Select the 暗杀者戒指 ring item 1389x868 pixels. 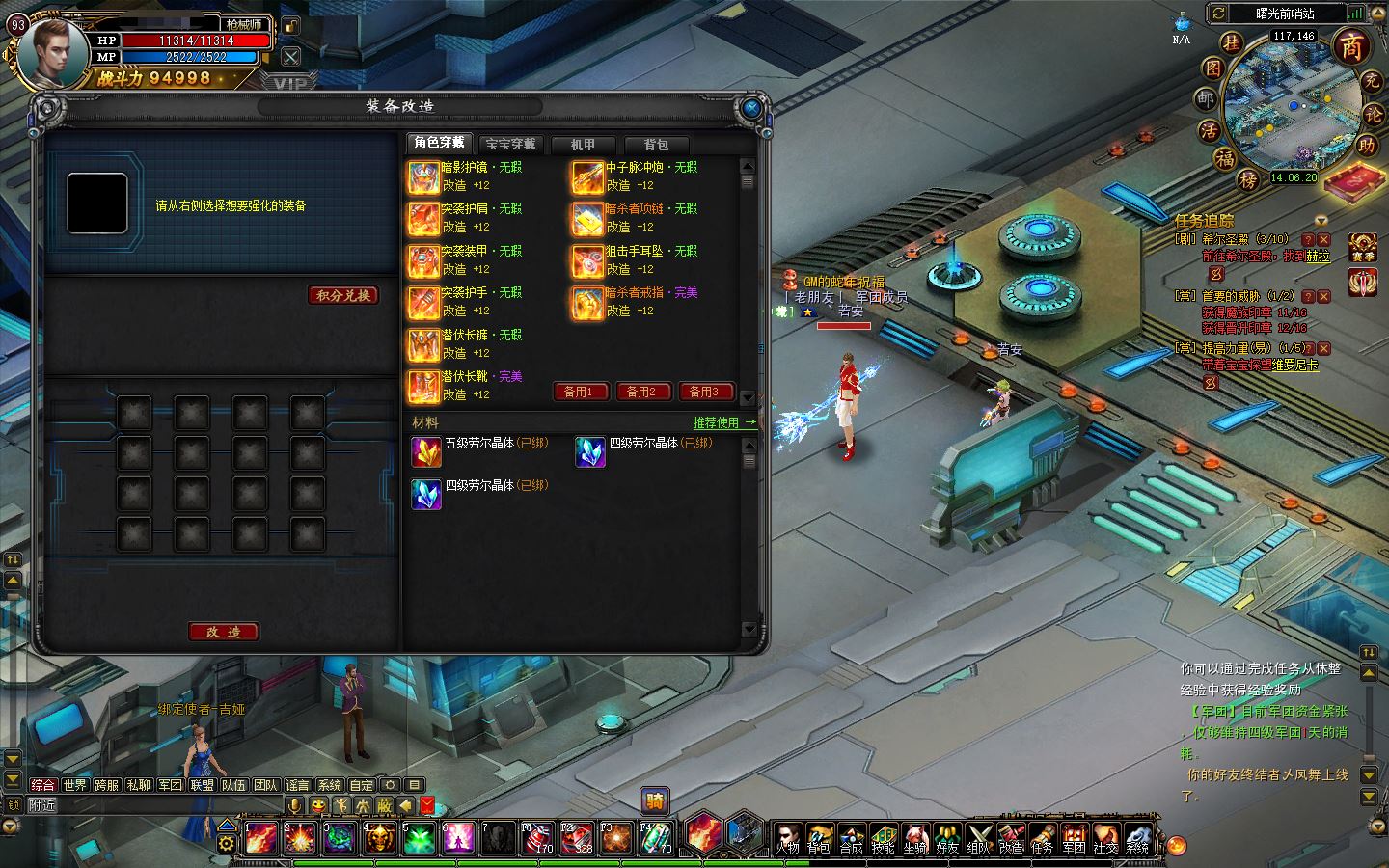tap(587, 302)
